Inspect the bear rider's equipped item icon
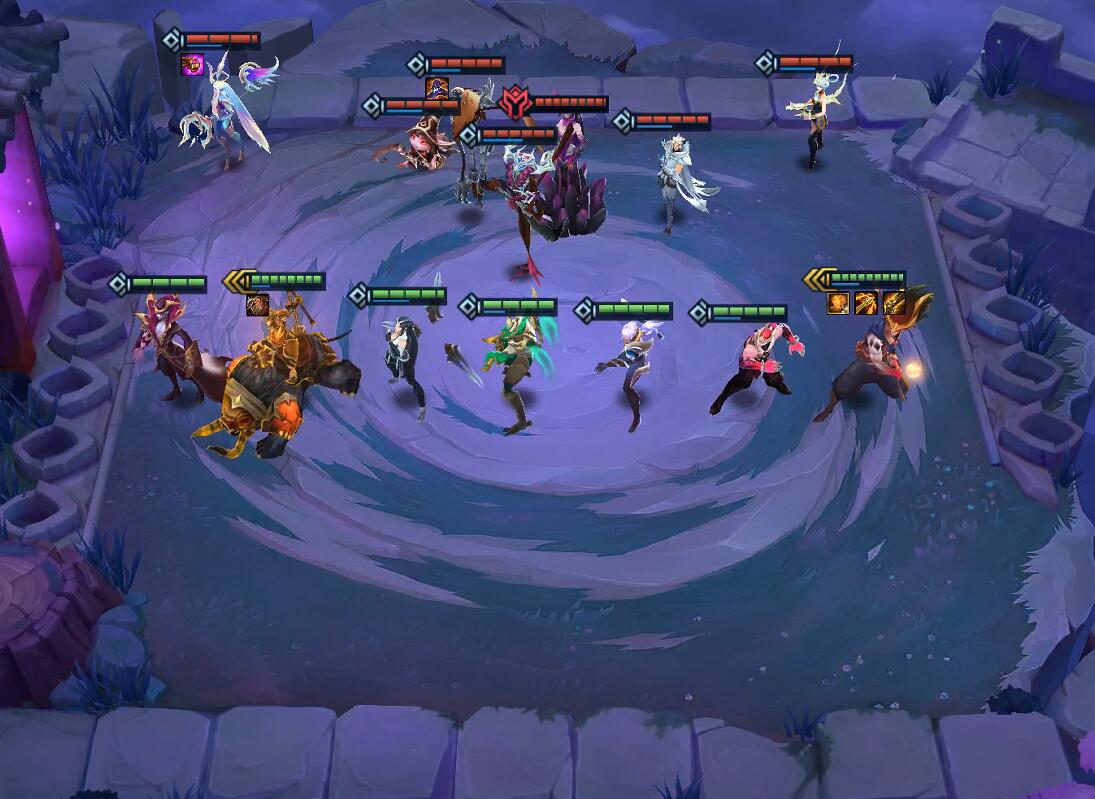The height and width of the screenshot is (799, 1095). coord(257,305)
